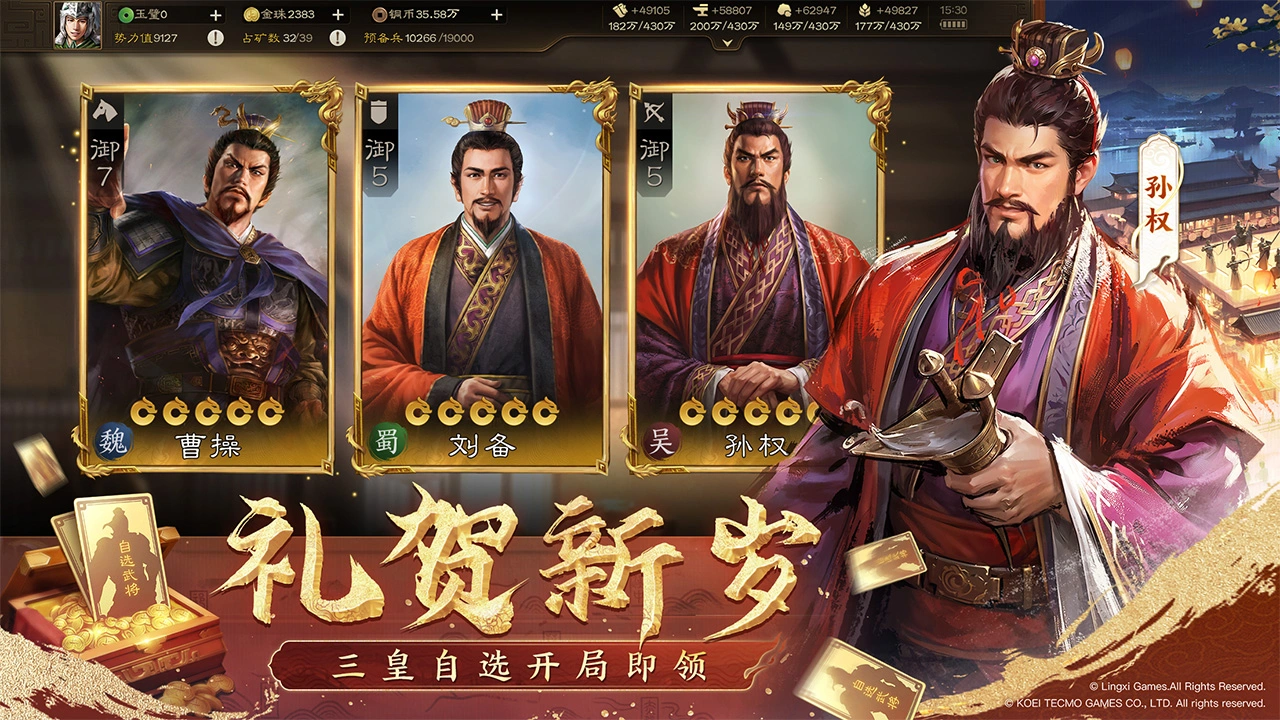Viewport: 1280px width, 720px height.
Task: Tap the warning icon beside 势力值
Action: pos(216,38)
